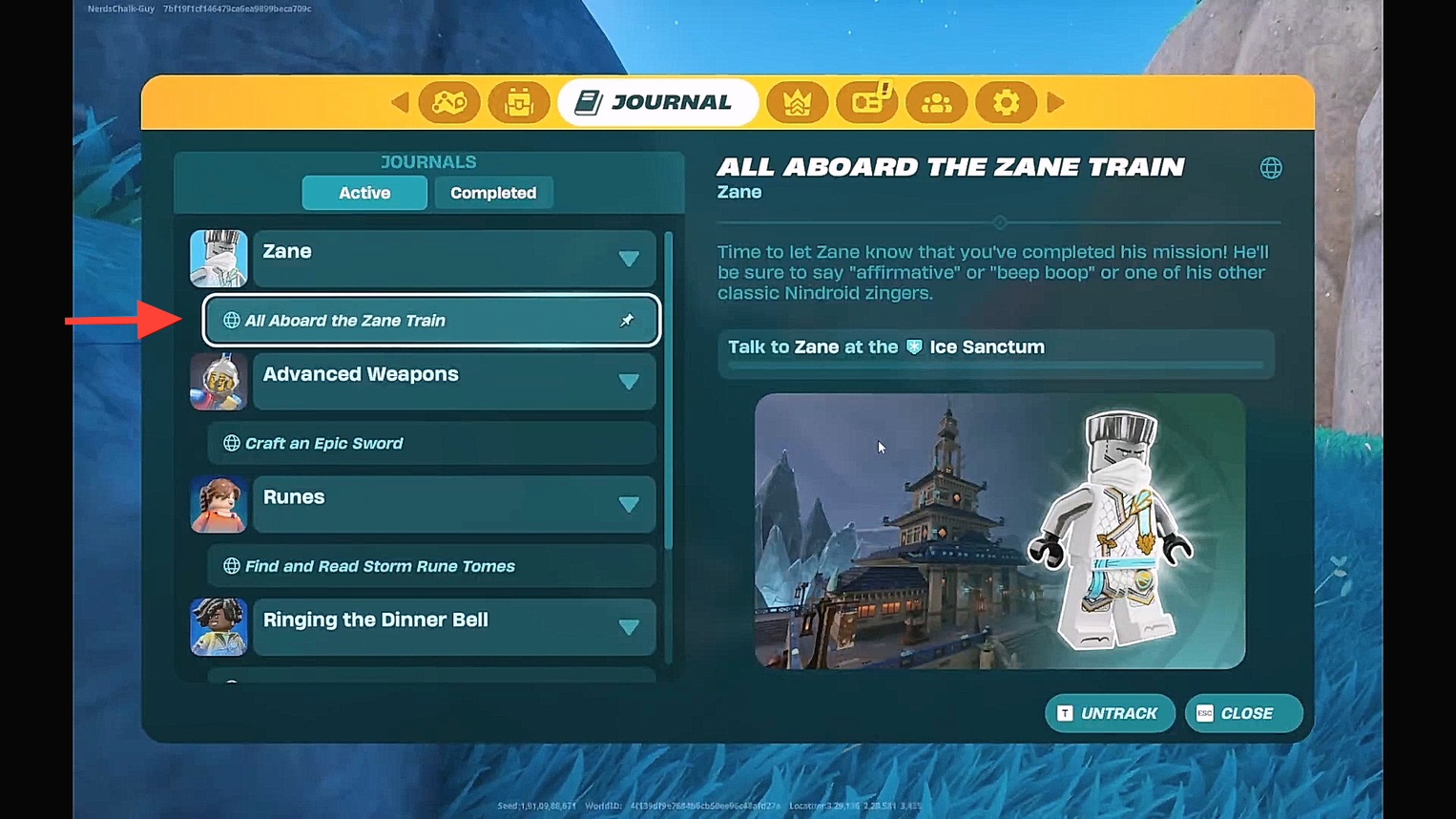Image resolution: width=1456 pixels, height=819 pixels.
Task: Untrack the current quest
Action: tap(1109, 713)
